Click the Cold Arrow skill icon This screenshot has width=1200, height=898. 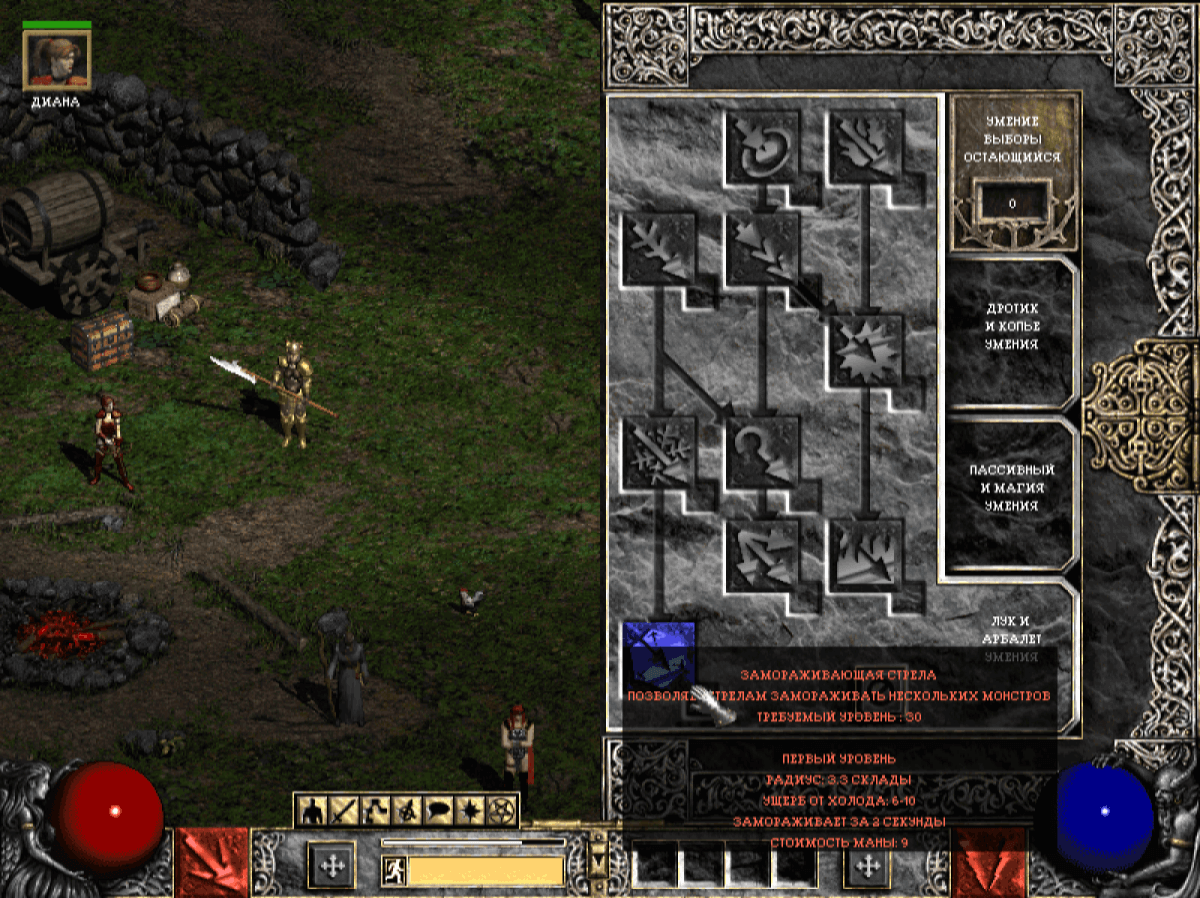(660, 248)
